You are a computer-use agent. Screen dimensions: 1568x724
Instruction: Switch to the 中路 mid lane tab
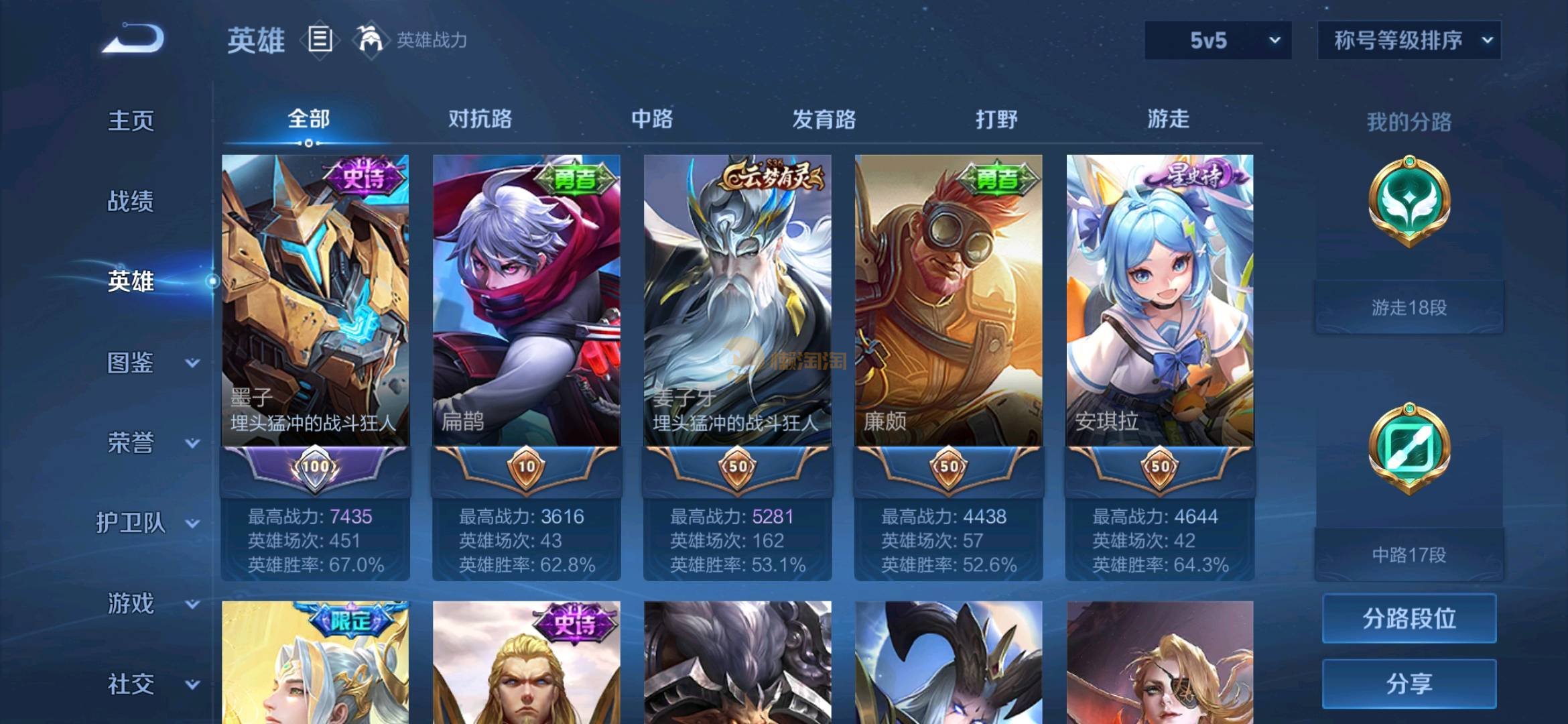(x=652, y=119)
